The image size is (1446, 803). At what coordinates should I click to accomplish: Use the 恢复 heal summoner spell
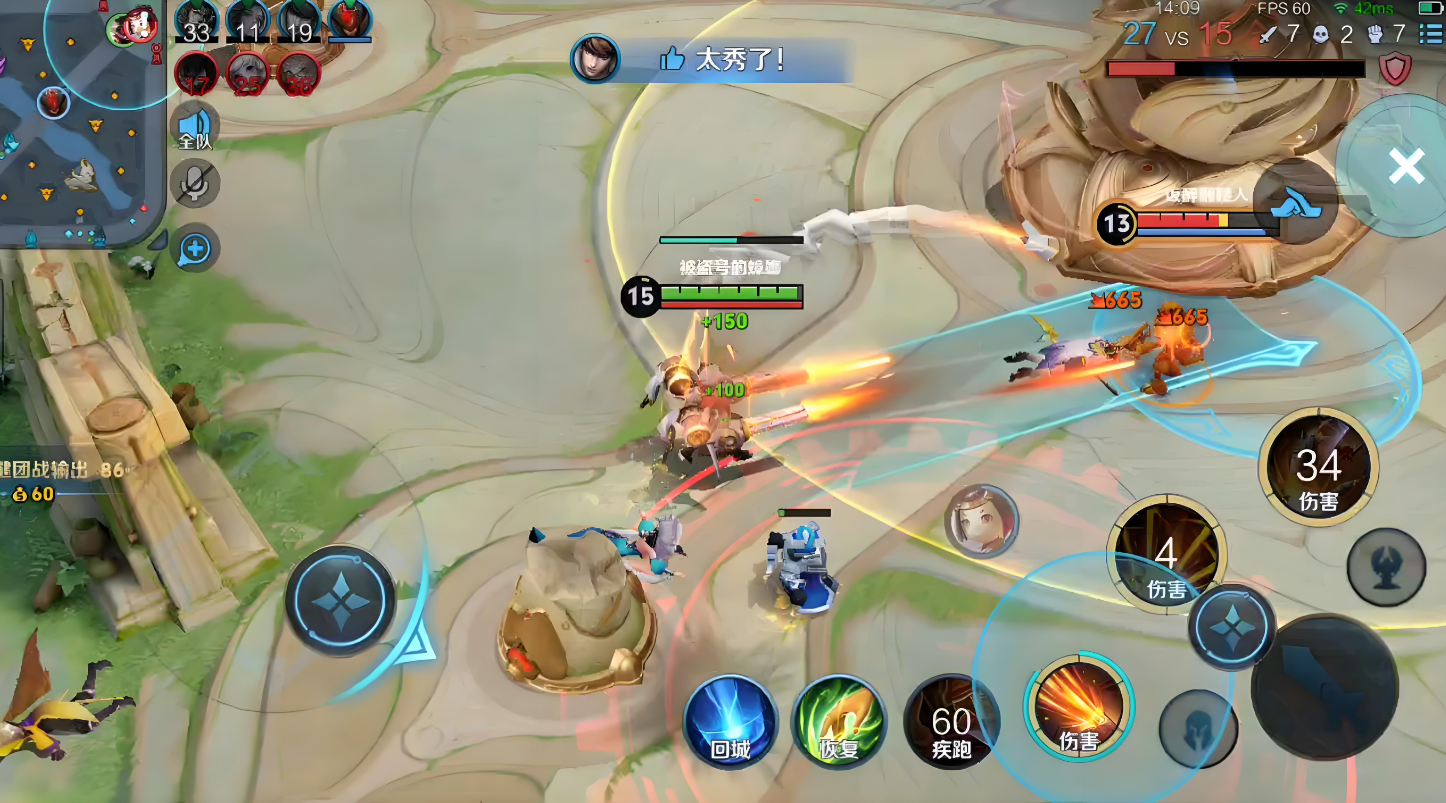click(839, 722)
